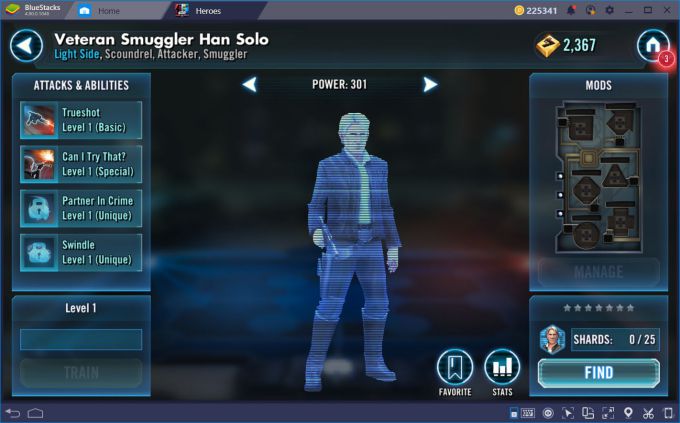Show the next character with right arrow

(430, 85)
